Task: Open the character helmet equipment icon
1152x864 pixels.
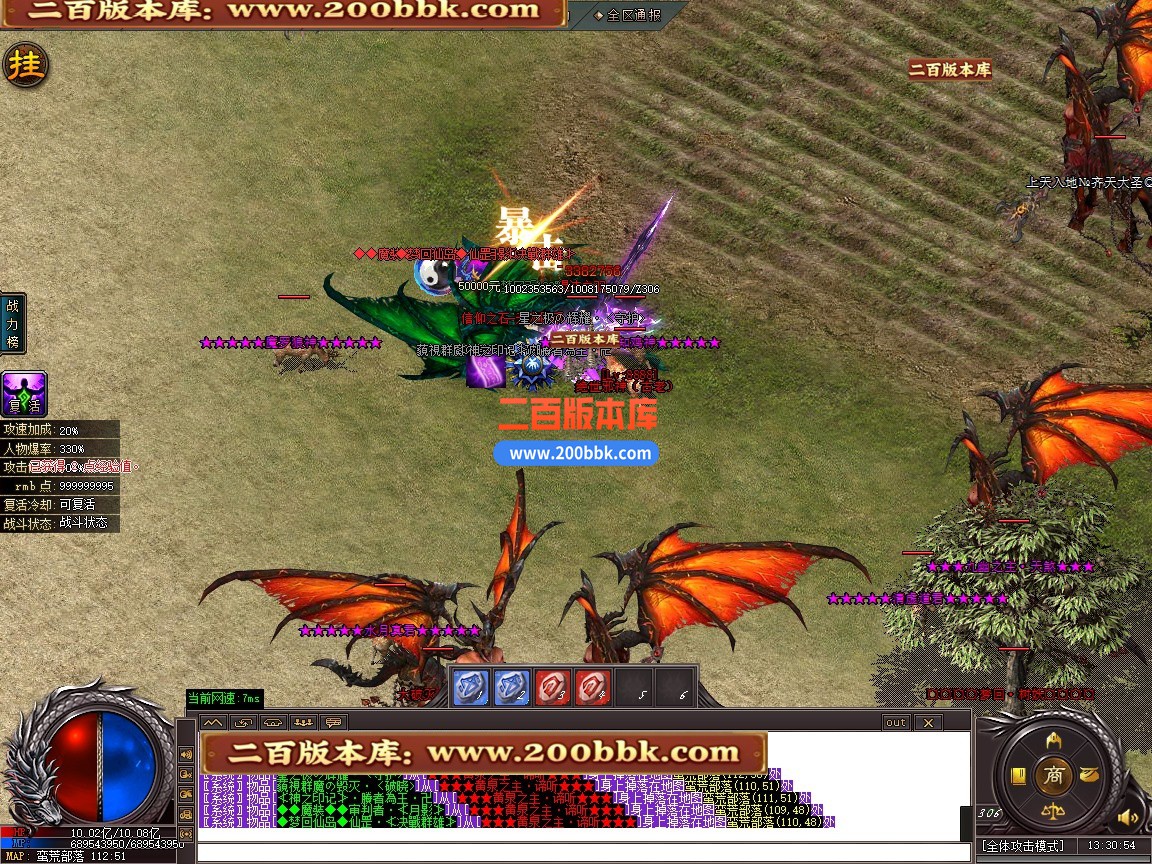Action: (1053, 740)
